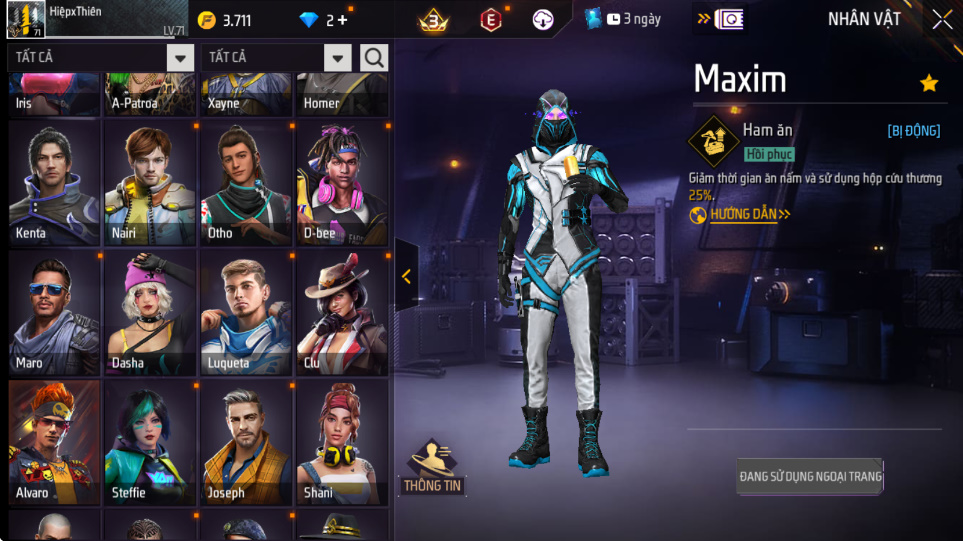Select Joseph character card

click(246, 442)
